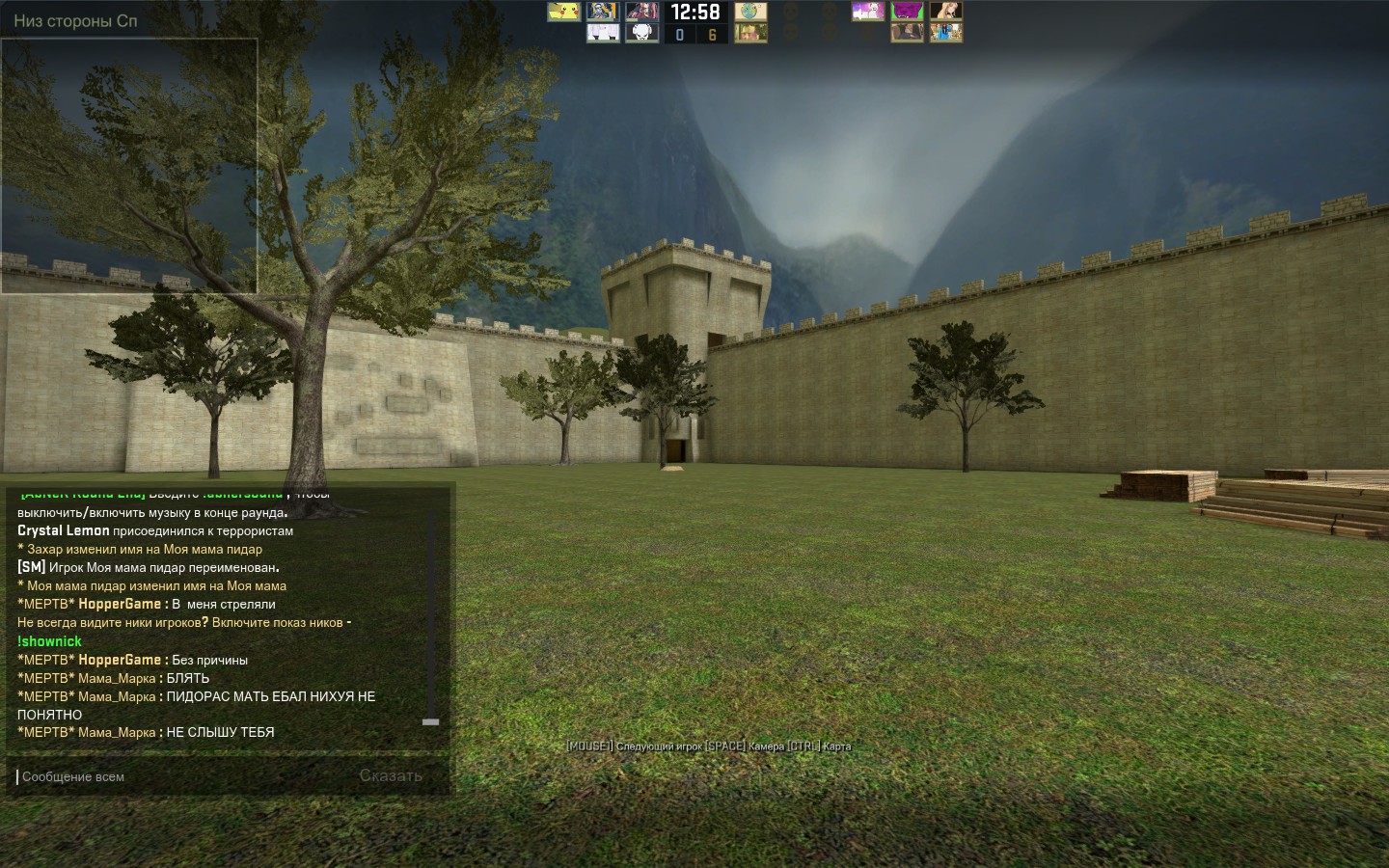Click the chat history scrollbar handle
Screen dimensions: 1389x868
430,721
